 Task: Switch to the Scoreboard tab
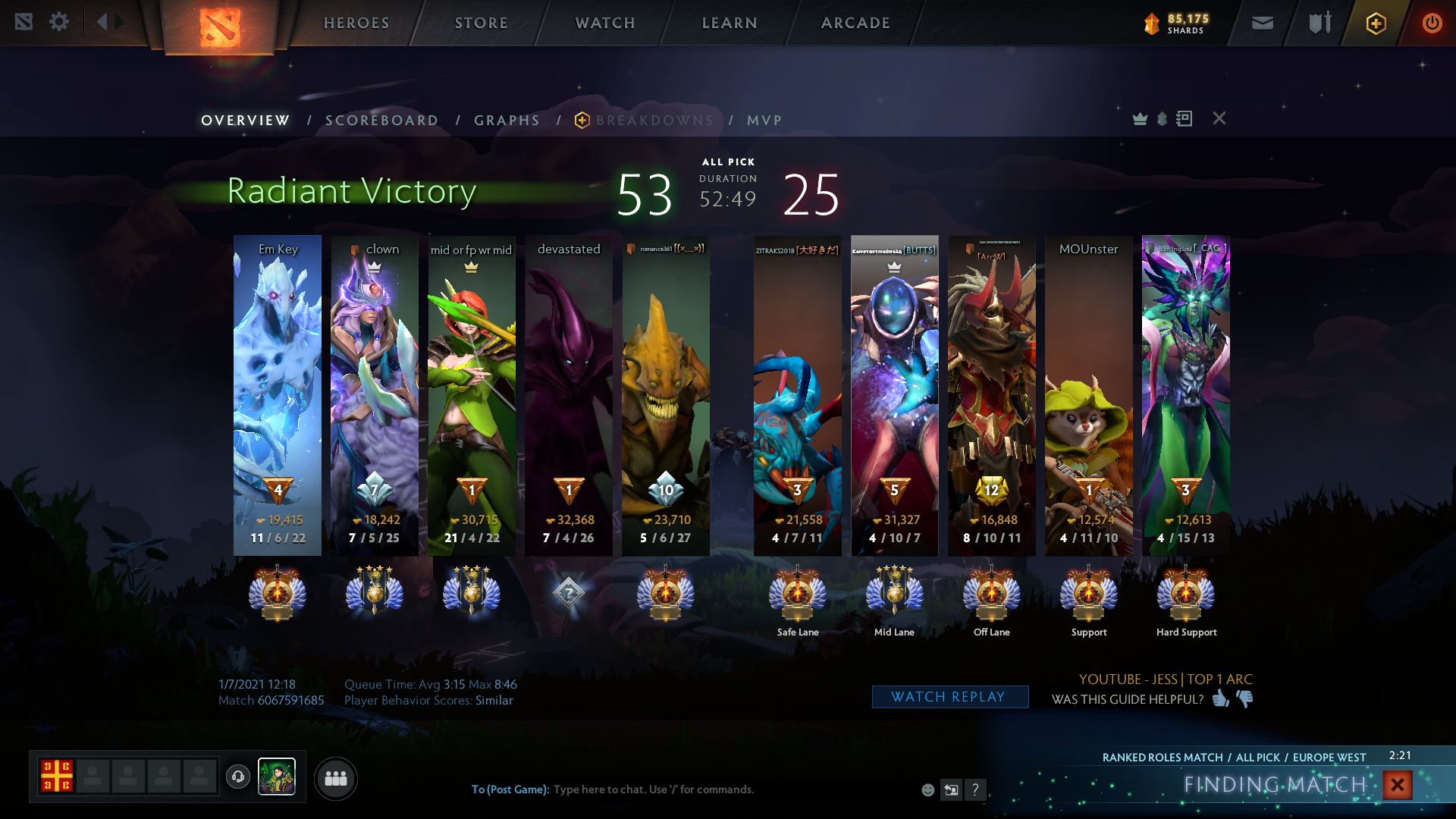tap(381, 121)
